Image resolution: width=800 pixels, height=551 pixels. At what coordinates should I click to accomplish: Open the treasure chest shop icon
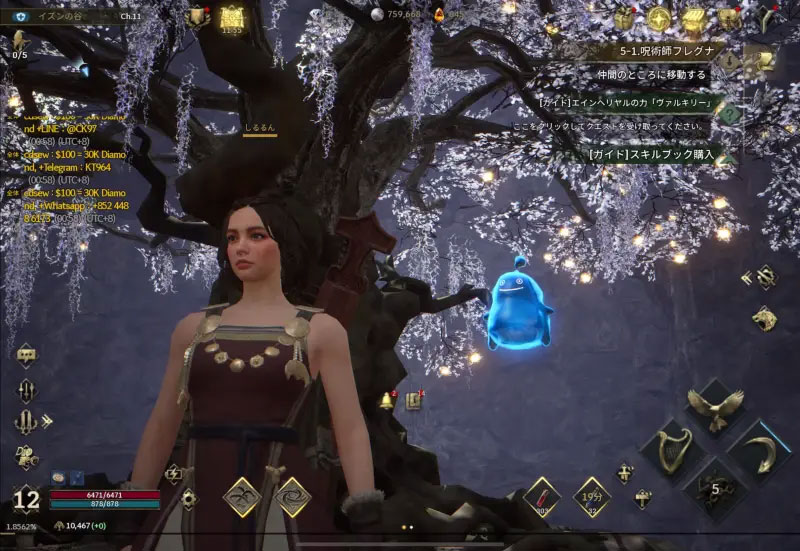[x=695, y=17]
